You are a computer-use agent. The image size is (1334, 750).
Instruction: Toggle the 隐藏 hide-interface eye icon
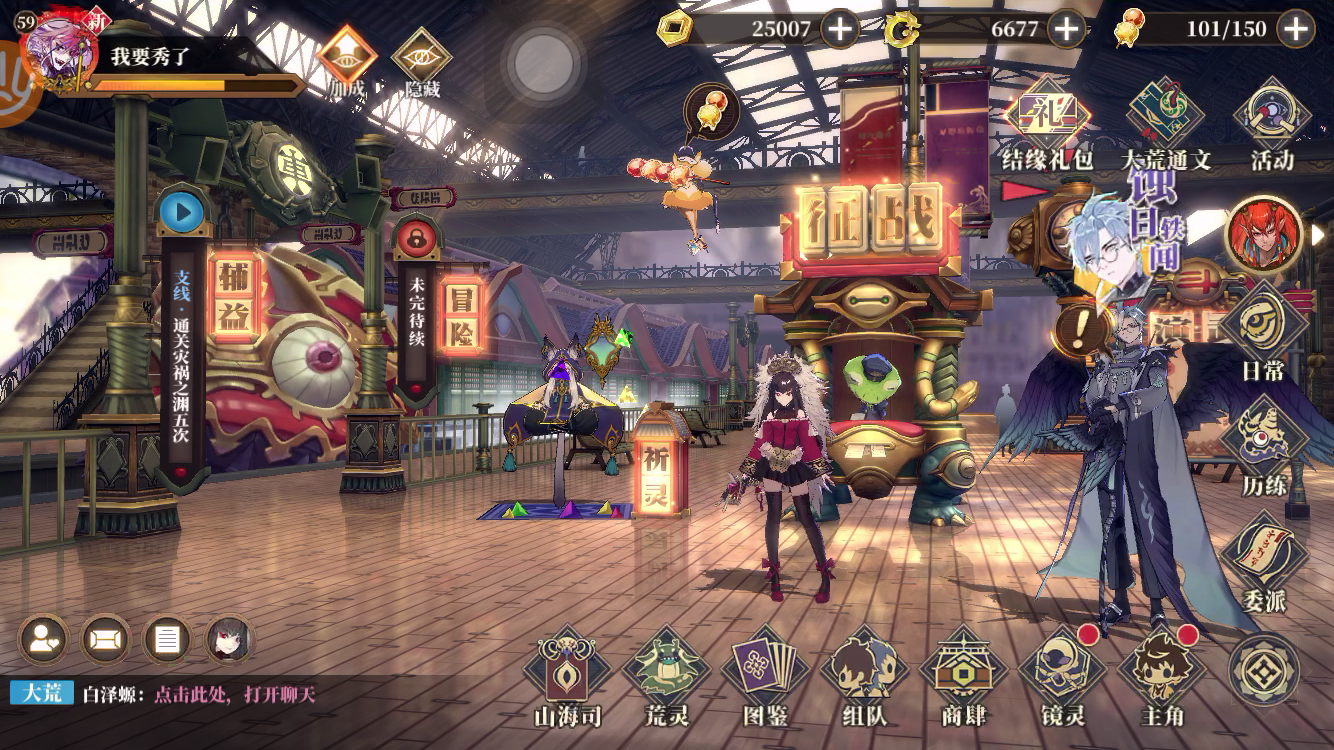point(421,58)
